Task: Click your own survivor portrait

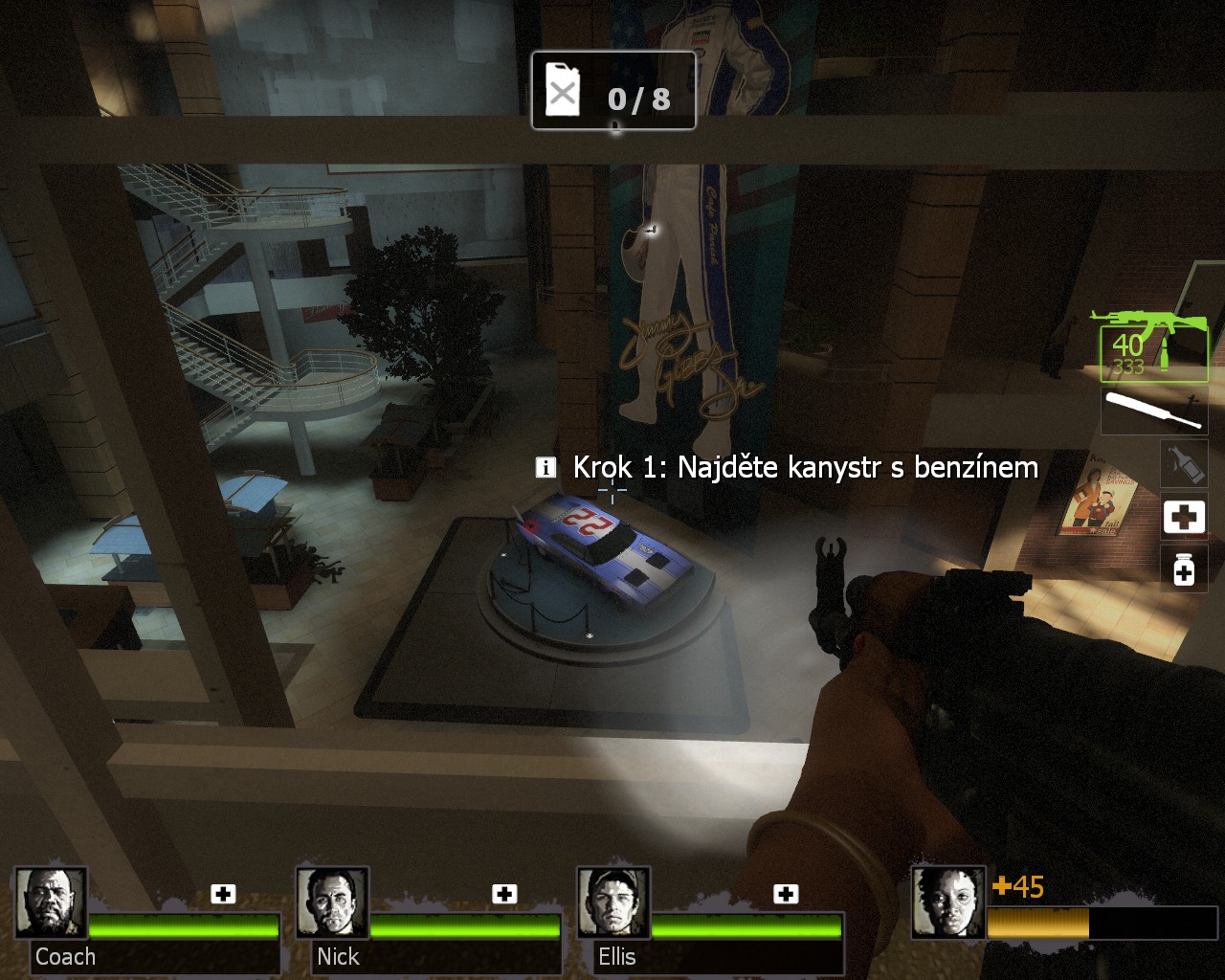Action: [x=947, y=902]
